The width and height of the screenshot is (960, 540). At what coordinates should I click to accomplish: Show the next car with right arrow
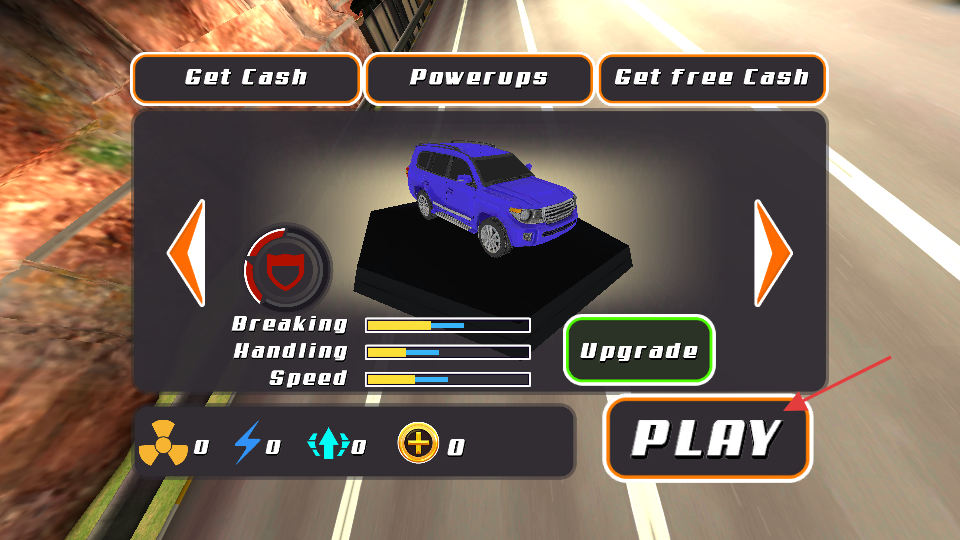(x=772, y=253)
